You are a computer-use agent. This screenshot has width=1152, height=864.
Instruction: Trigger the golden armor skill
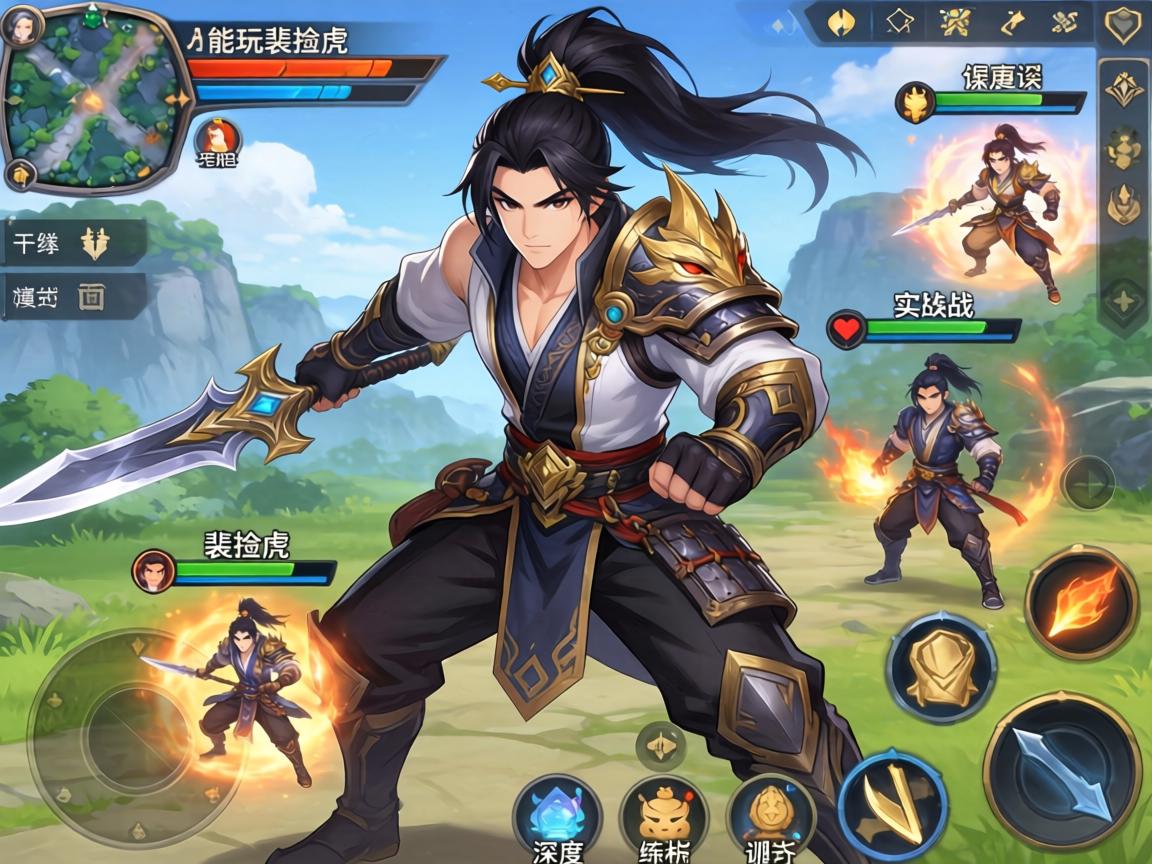[x=941, y=667]
